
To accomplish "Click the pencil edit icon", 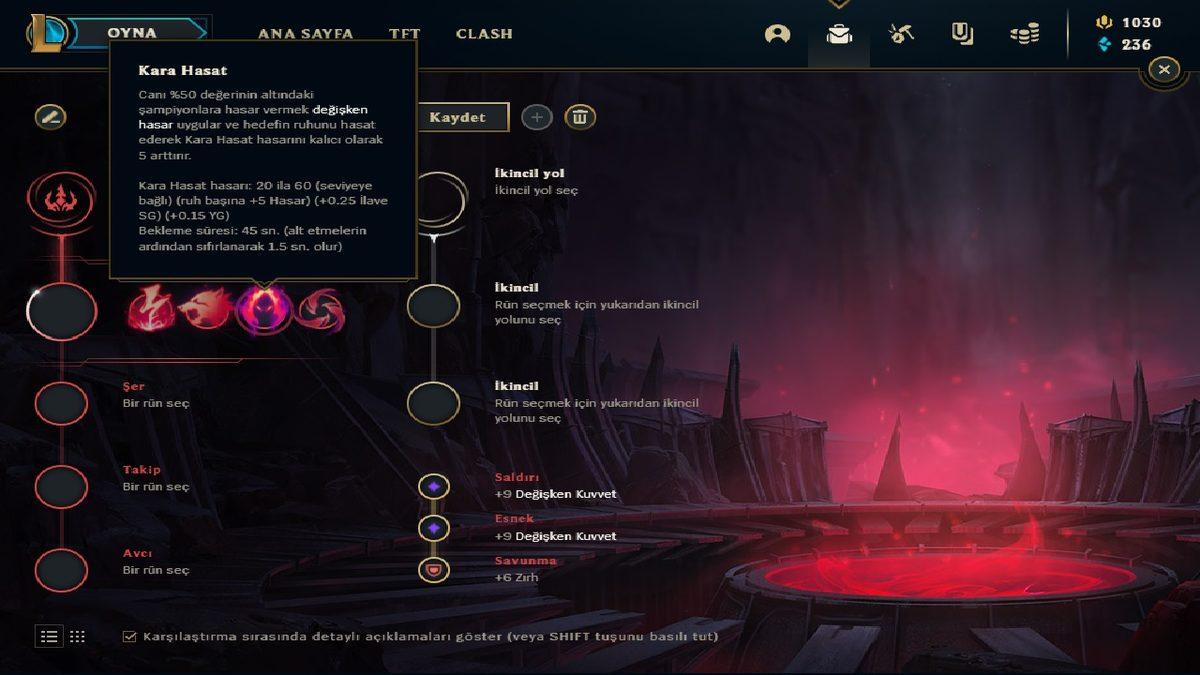I will [x=50, y=117].
